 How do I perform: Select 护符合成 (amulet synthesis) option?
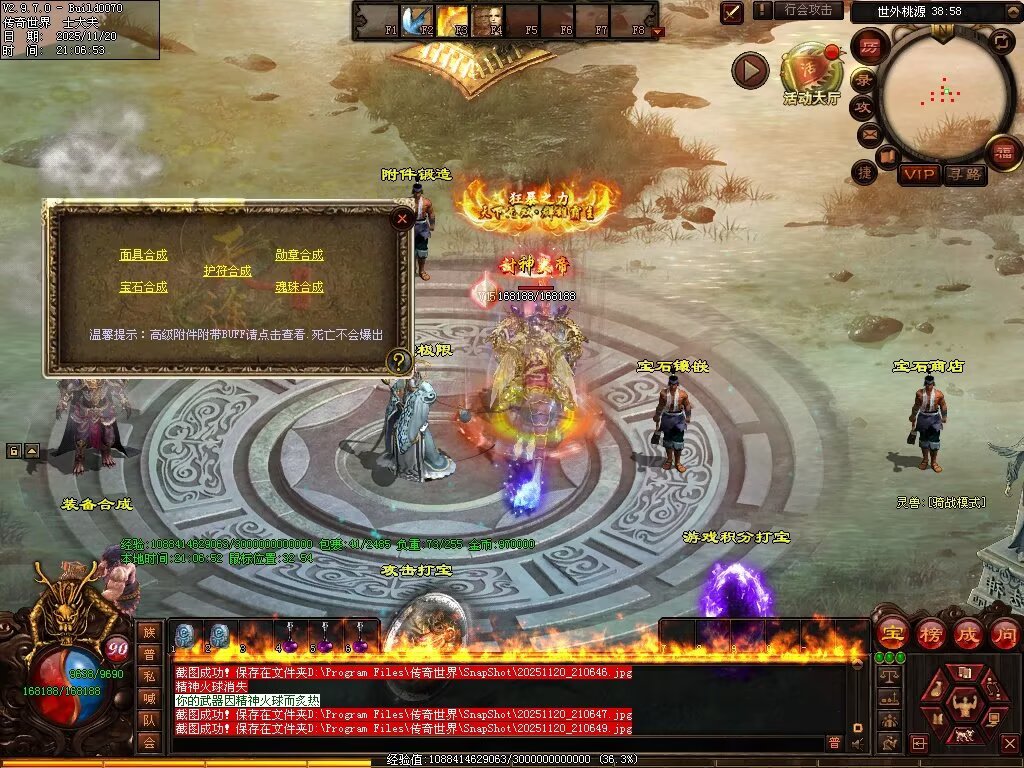pyautogui.click(x=228, y=271)
